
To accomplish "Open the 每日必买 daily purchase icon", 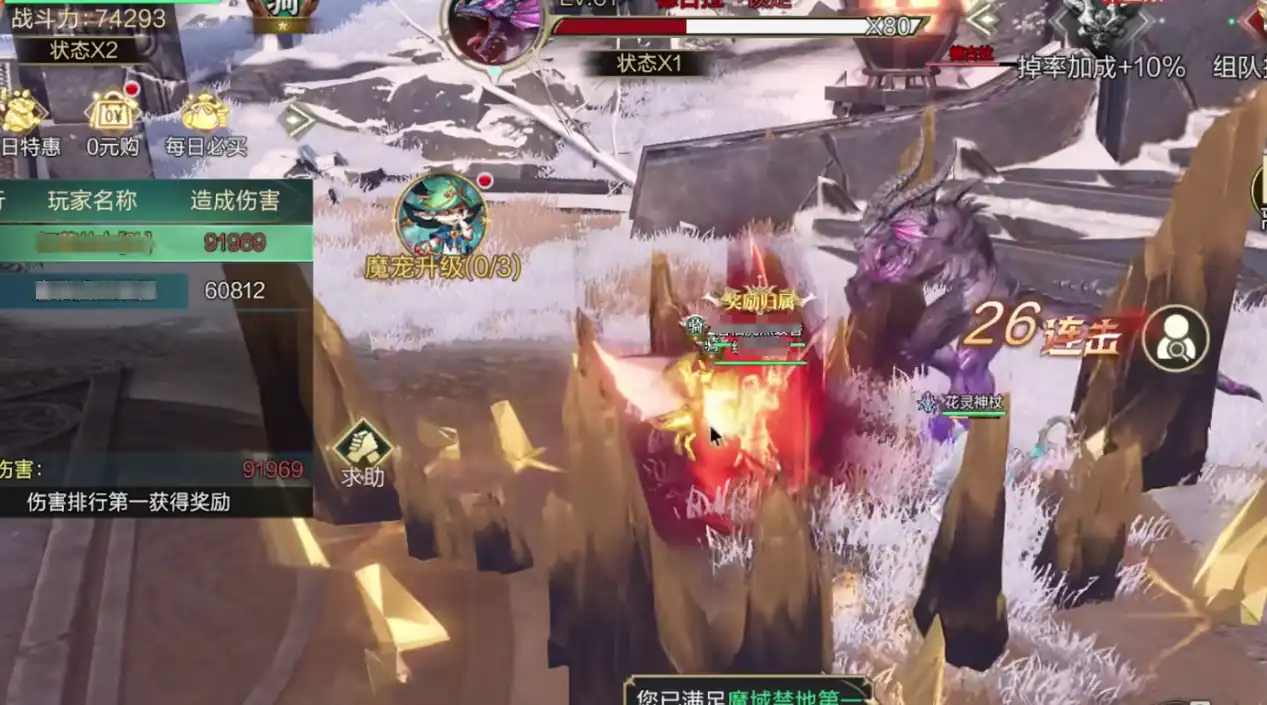I will (x=205, y=123).
